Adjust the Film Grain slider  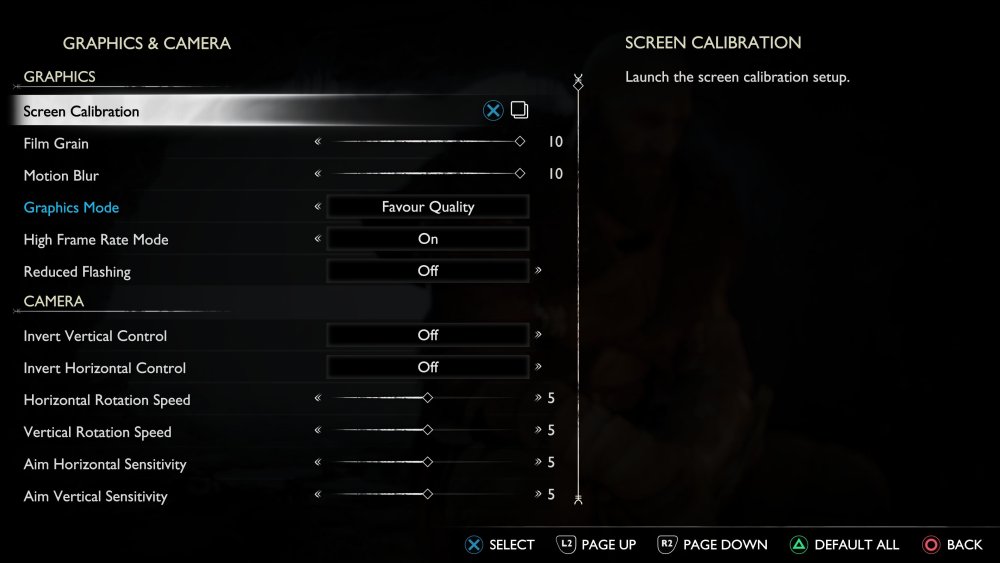coord(427,142)
